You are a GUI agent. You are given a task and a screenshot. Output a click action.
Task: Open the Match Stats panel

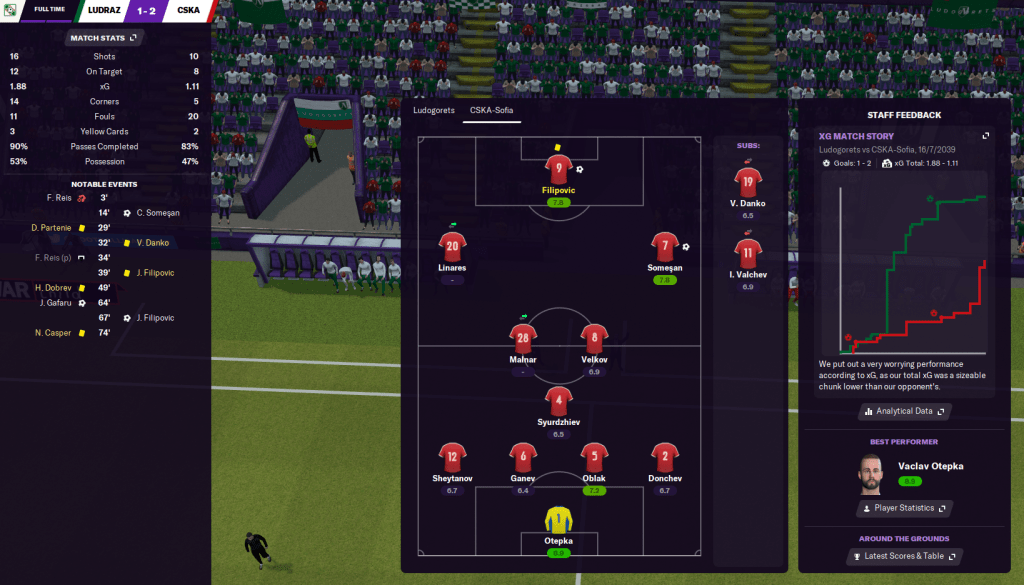(x=104, y=38)
